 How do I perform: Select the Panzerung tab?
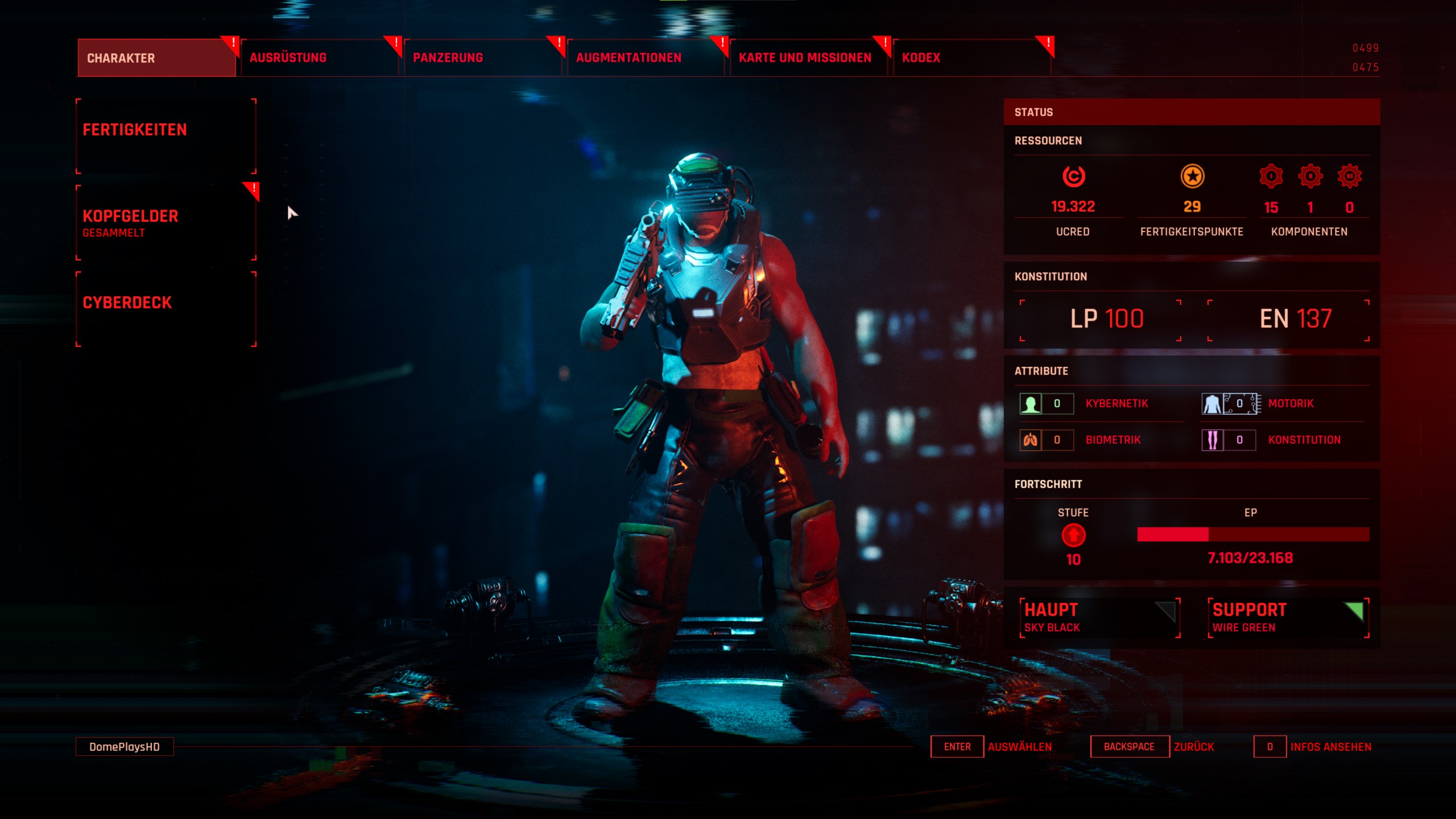(482, 58)
